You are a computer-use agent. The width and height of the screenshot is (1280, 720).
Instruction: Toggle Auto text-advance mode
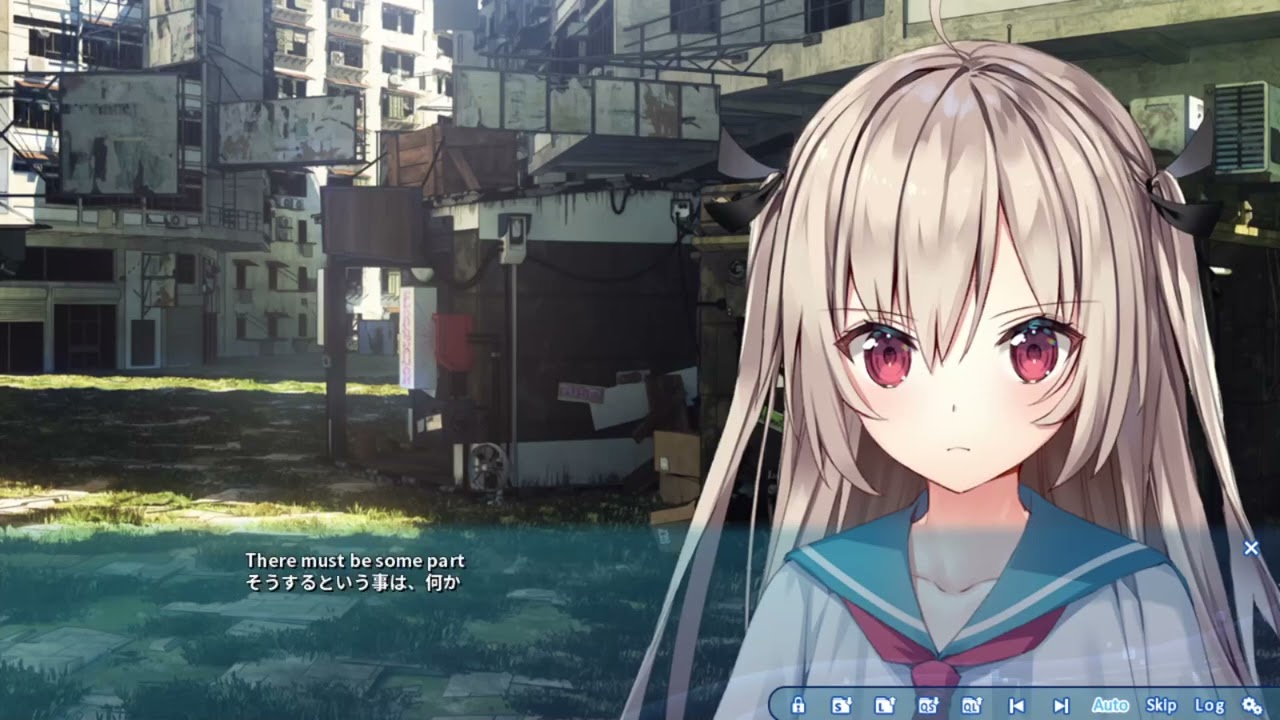(x=1113, y=703)
